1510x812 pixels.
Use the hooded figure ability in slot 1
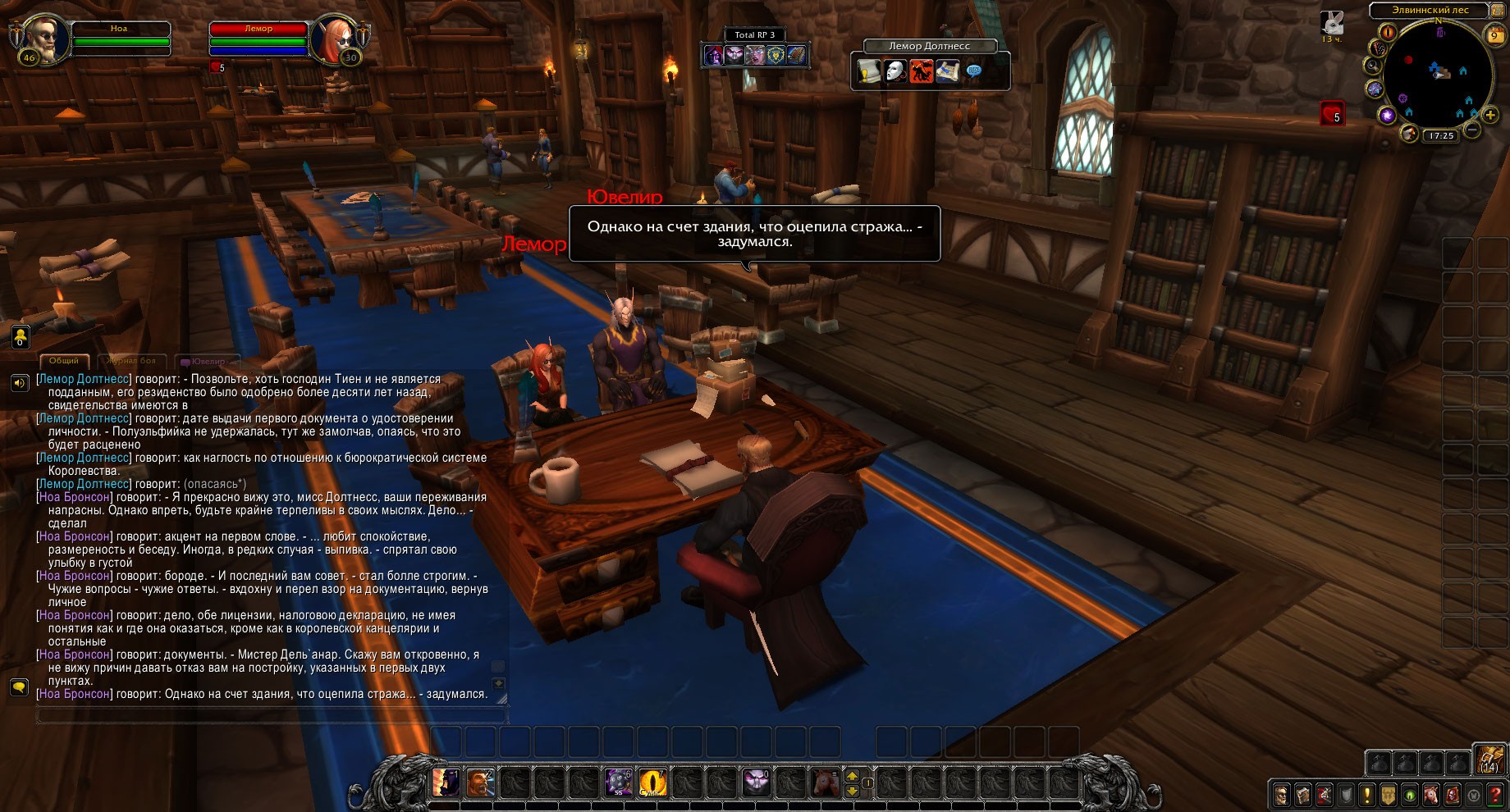[446, 782]
